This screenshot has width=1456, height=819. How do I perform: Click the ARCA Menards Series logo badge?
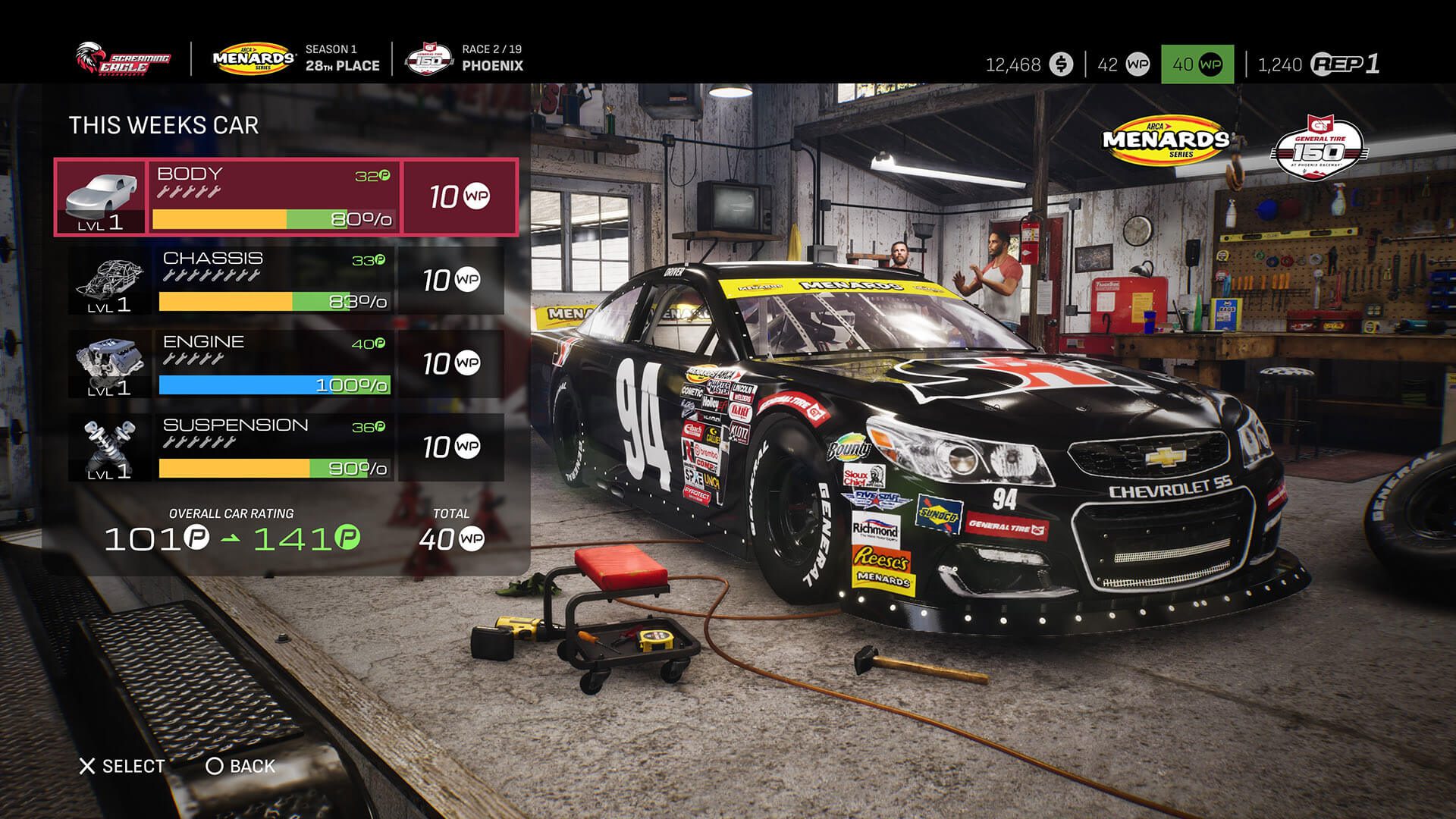click(254, 57)
